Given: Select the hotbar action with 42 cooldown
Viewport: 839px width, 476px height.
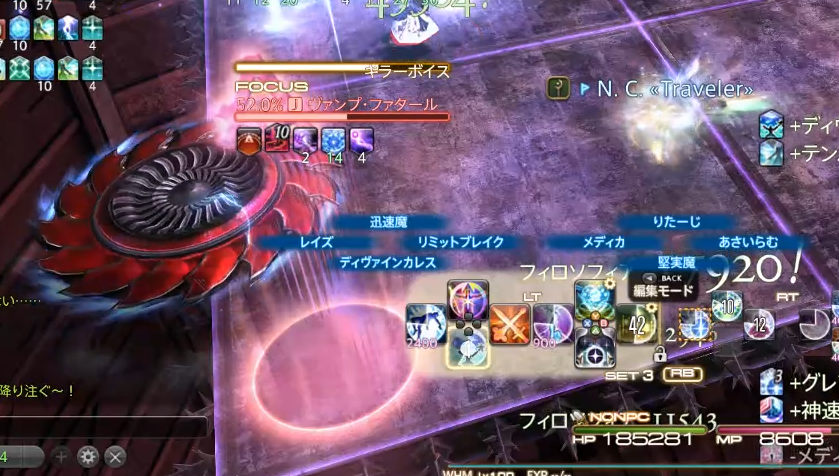Looking at the screenshot, I should (x=637, y=324).
